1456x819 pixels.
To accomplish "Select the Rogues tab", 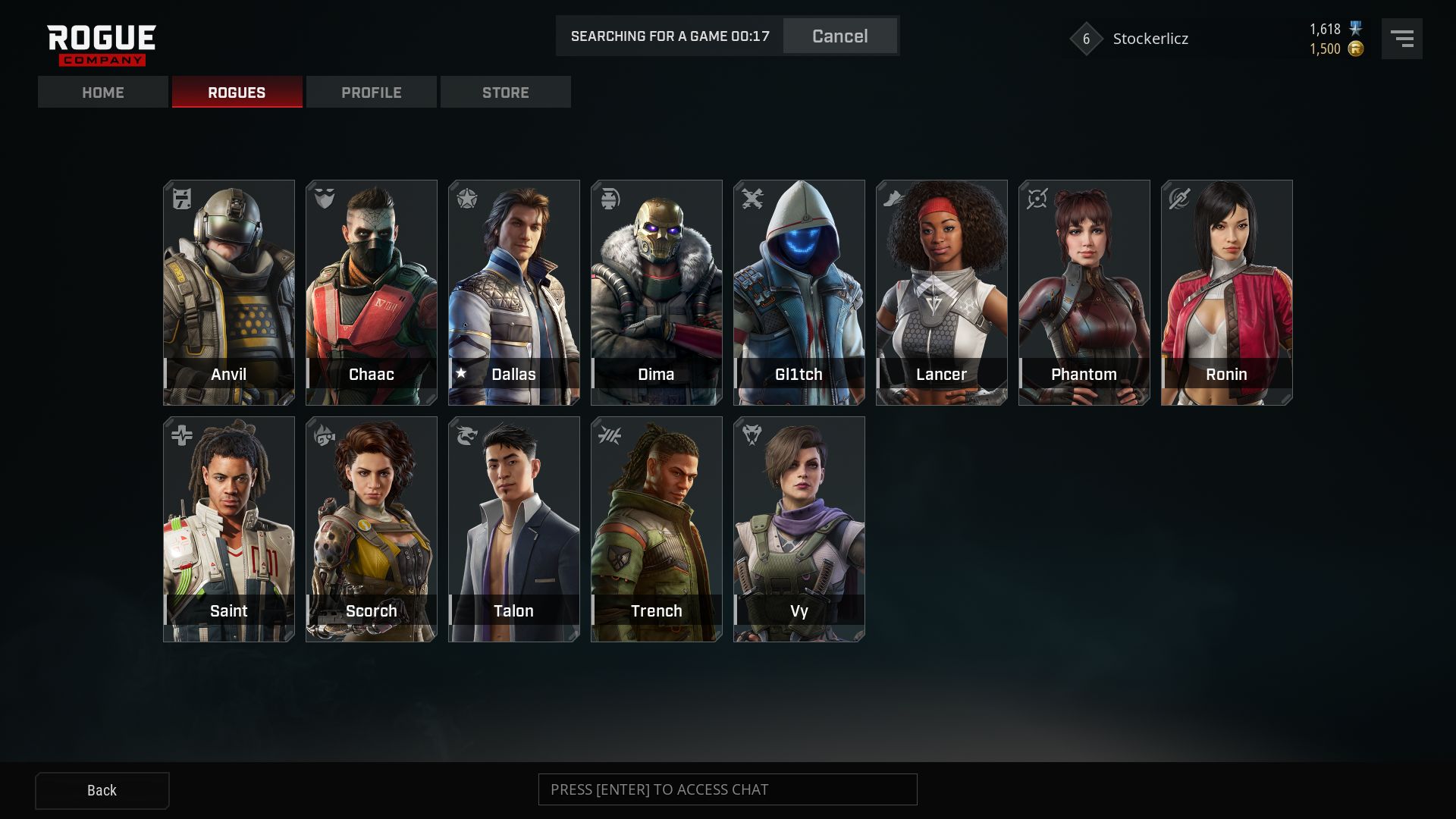I will 237,93.
